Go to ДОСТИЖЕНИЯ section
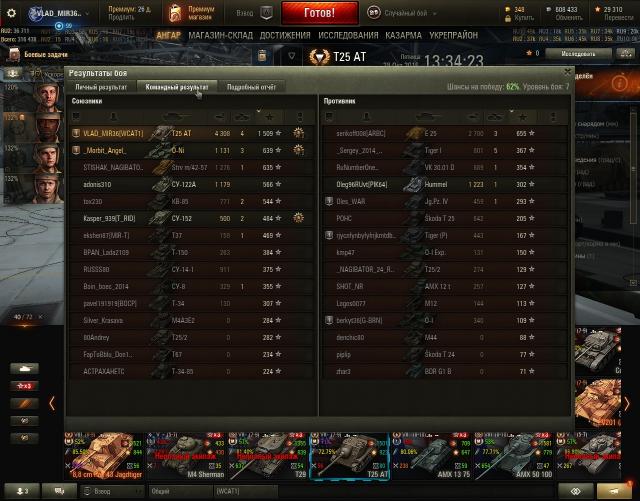The height and width of the screenshot is (501, 640). pos(285,35)
